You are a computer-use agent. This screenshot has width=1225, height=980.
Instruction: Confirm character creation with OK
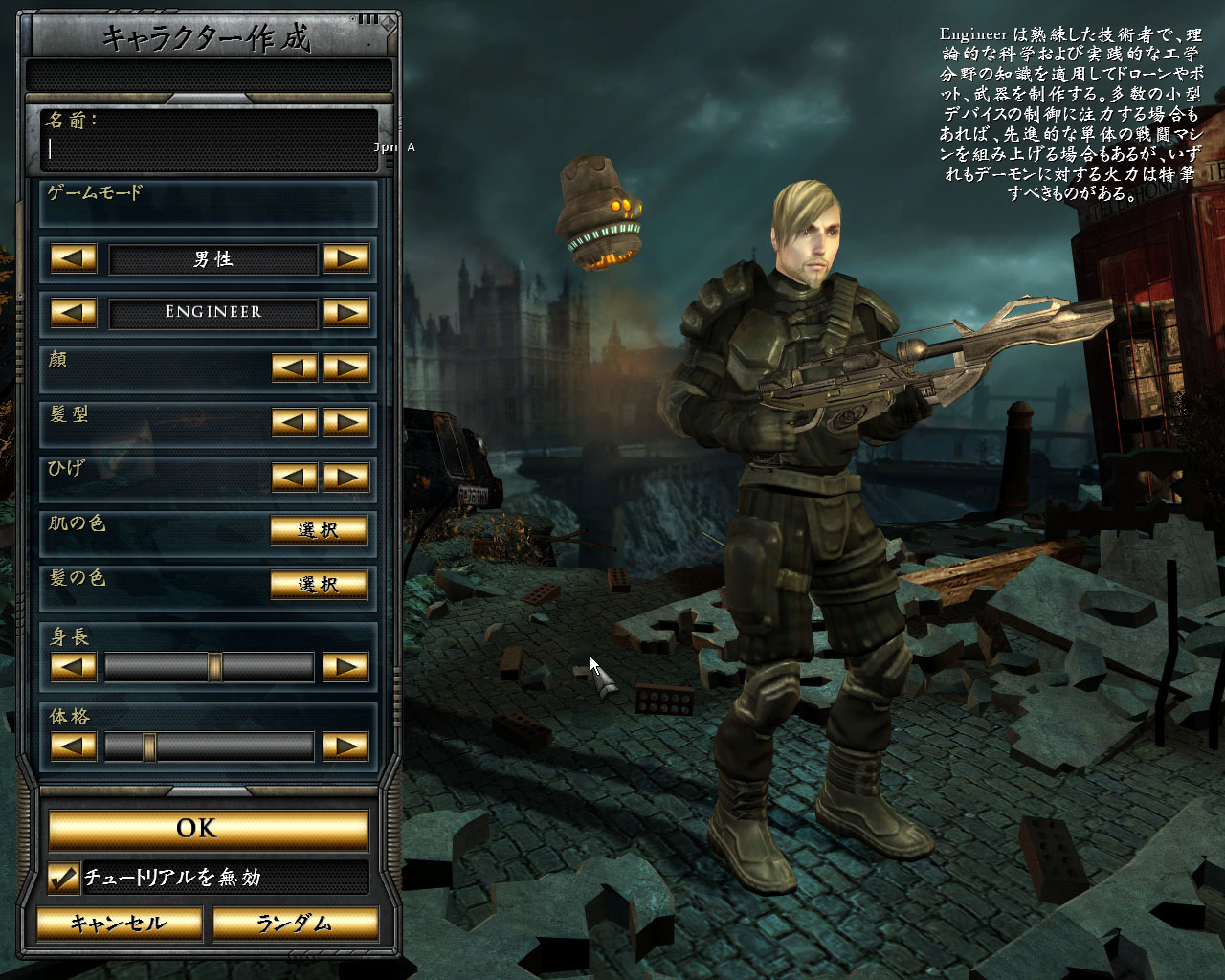209,829
